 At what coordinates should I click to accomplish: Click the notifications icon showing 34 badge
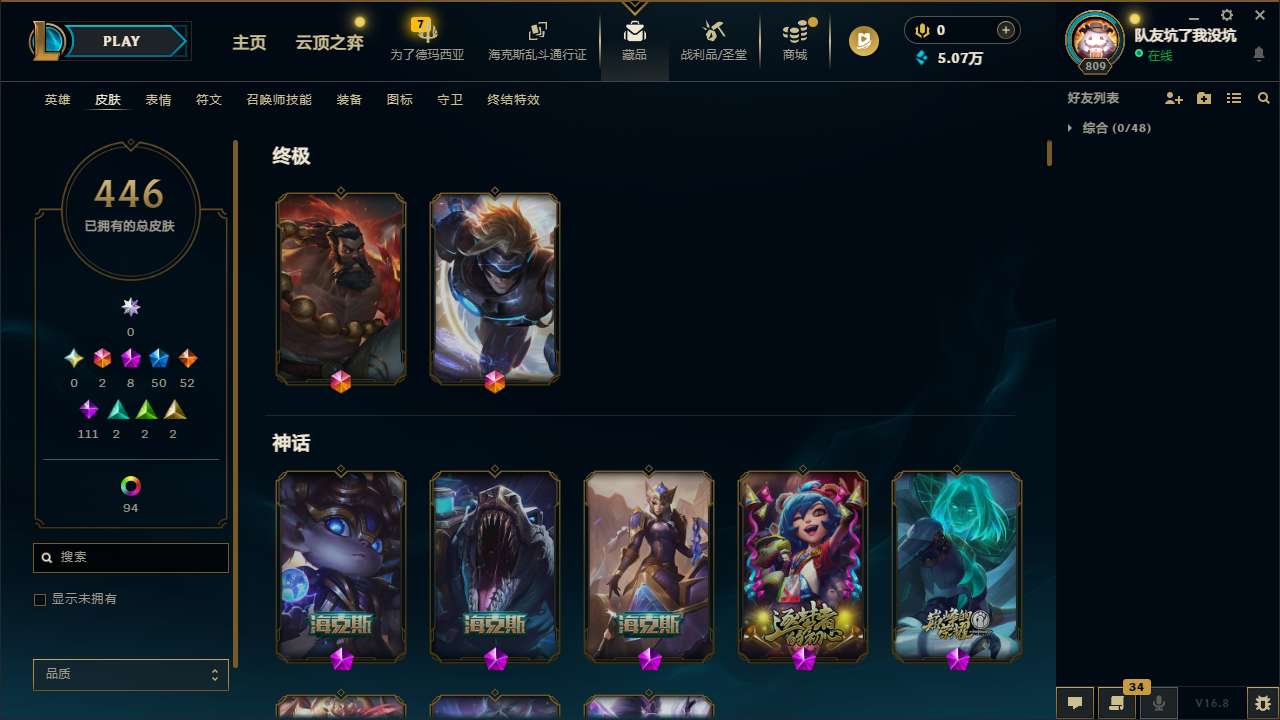pyautogui.click(x=1117, y=703)
